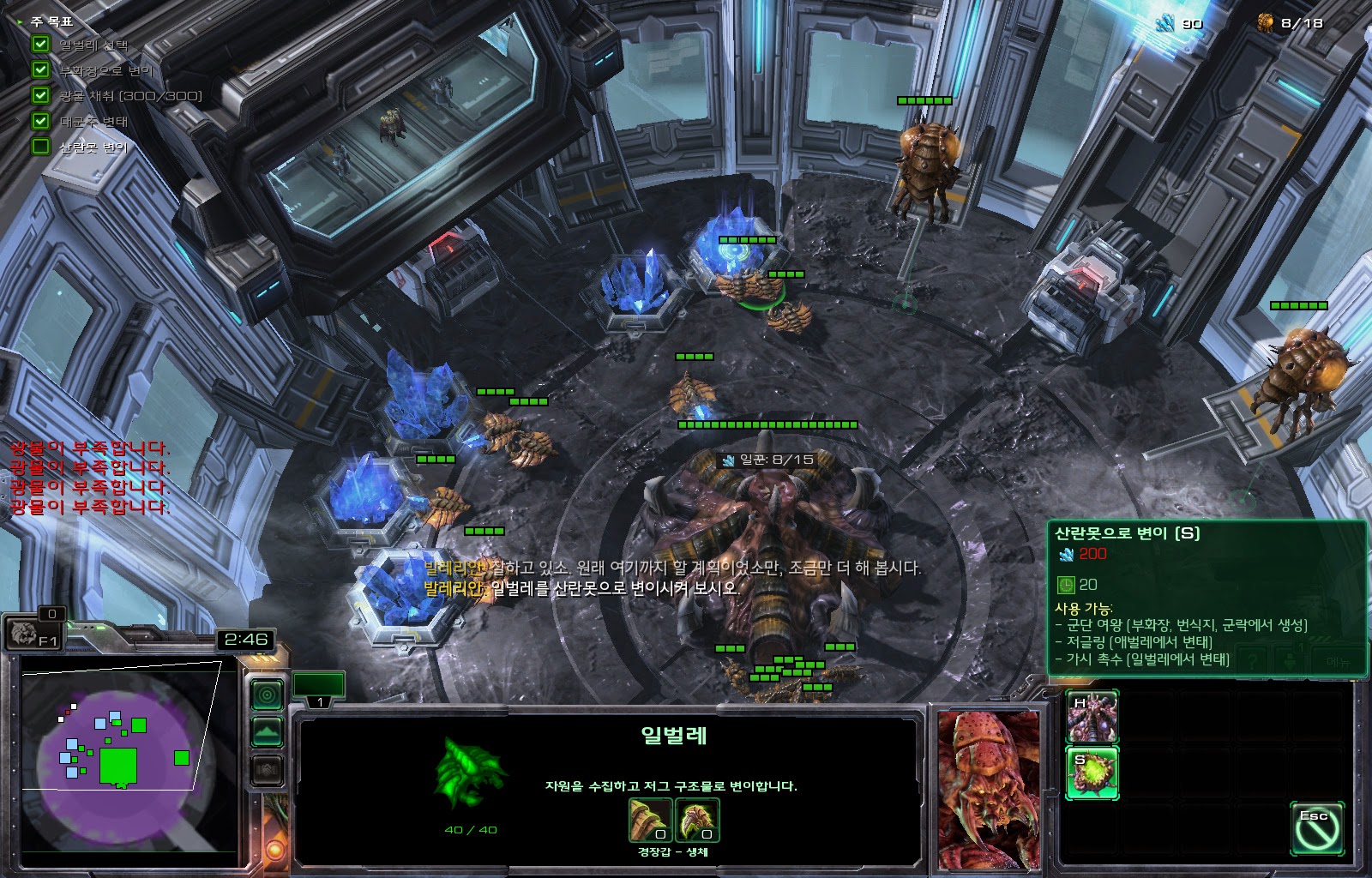Click the collect minerals 300/300 objective
The height and width of the screenshot is (878, 1372).
click(129, 95)
